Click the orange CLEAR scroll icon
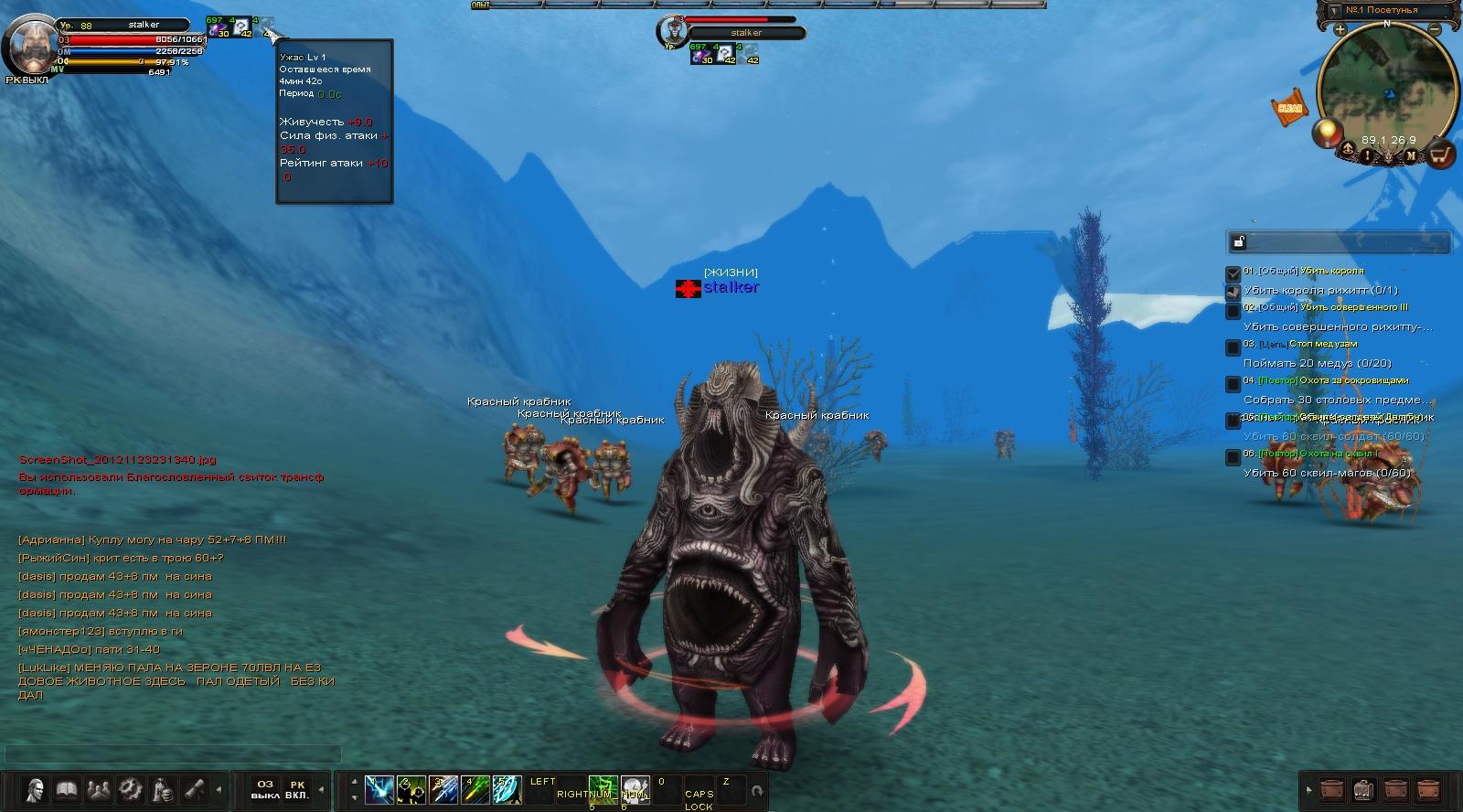 point(1289,108)
